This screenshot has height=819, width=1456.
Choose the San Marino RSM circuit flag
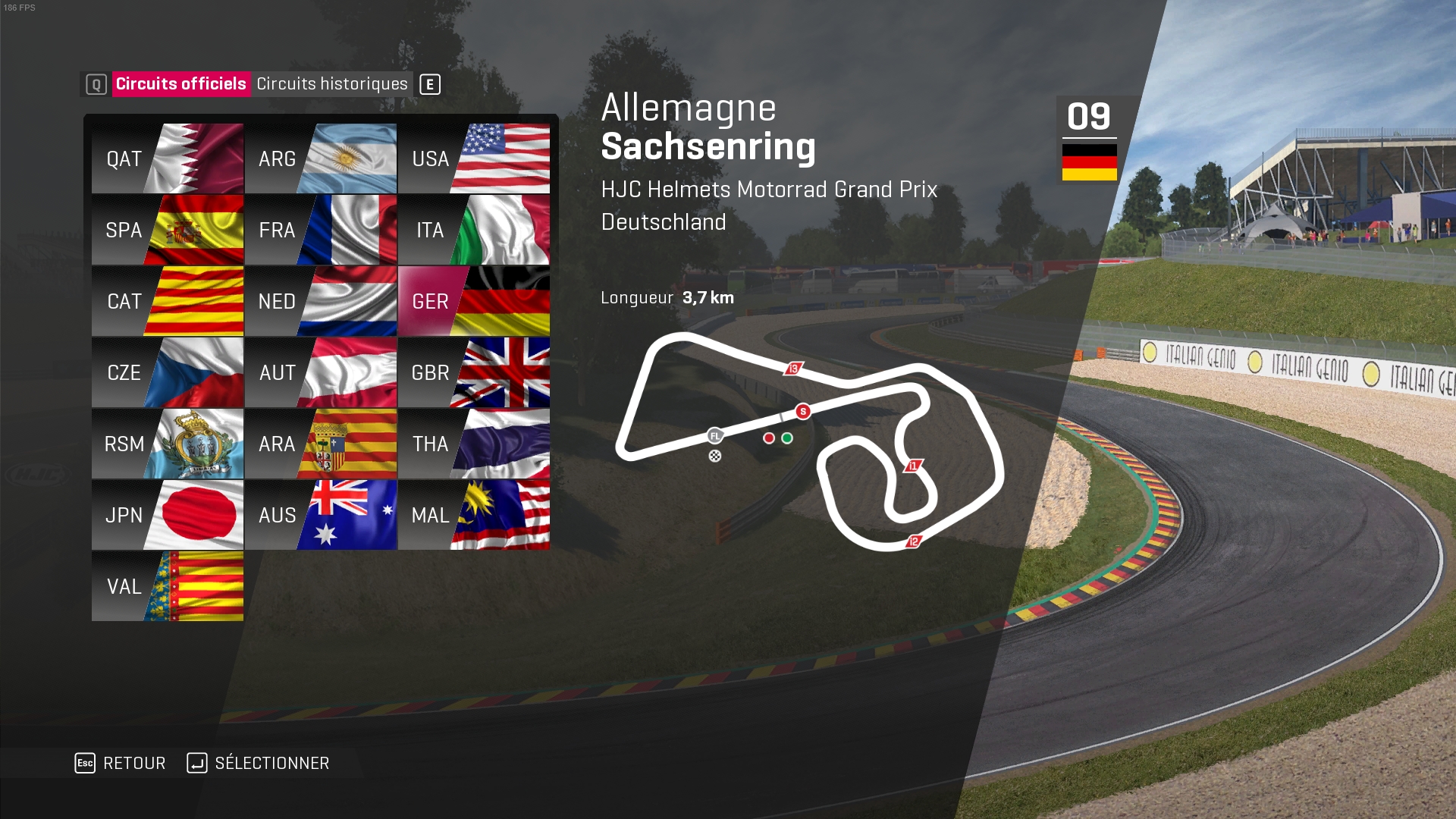(167, 444)
